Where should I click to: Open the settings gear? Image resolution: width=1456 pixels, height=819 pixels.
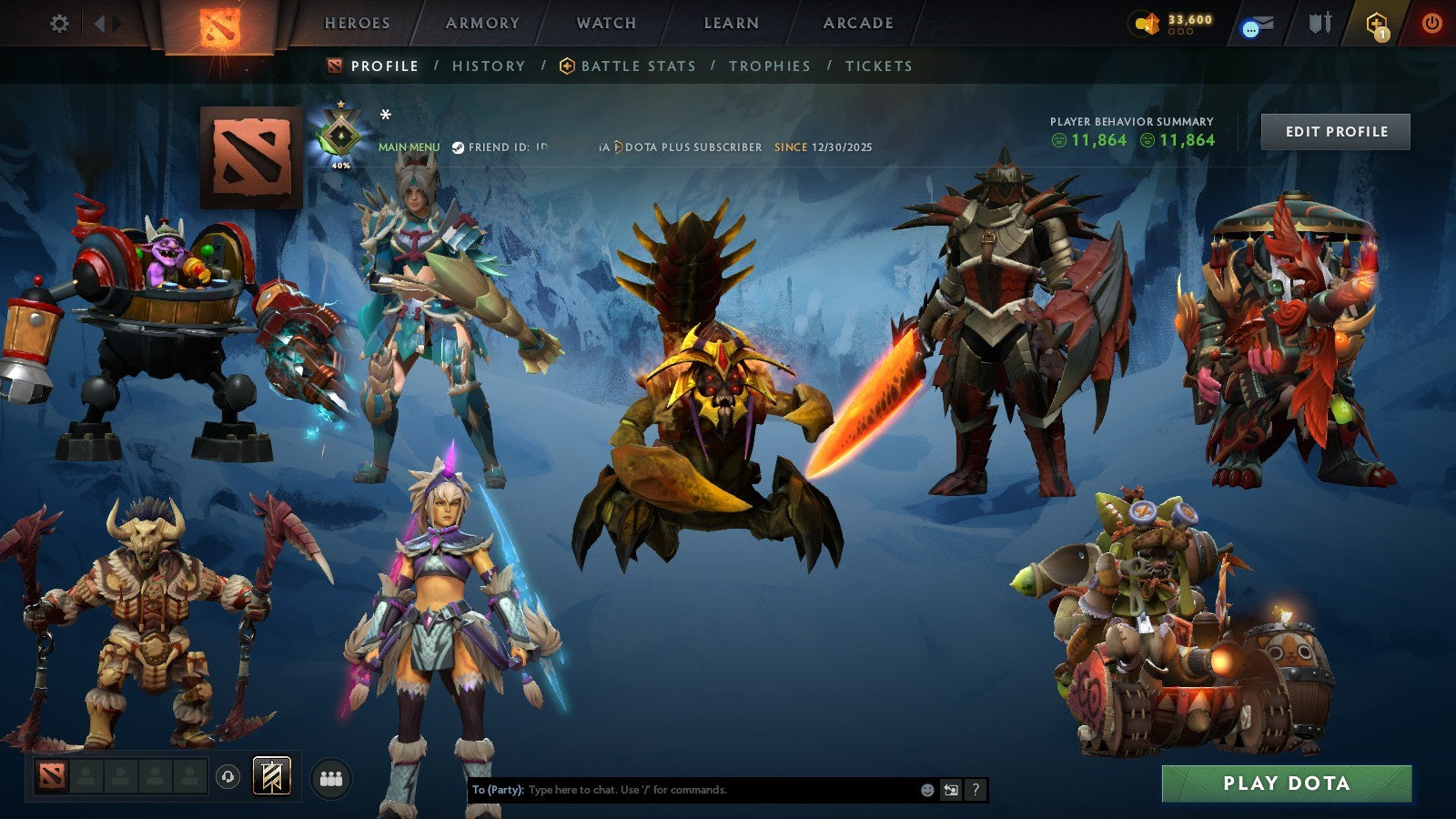point(60,24)
